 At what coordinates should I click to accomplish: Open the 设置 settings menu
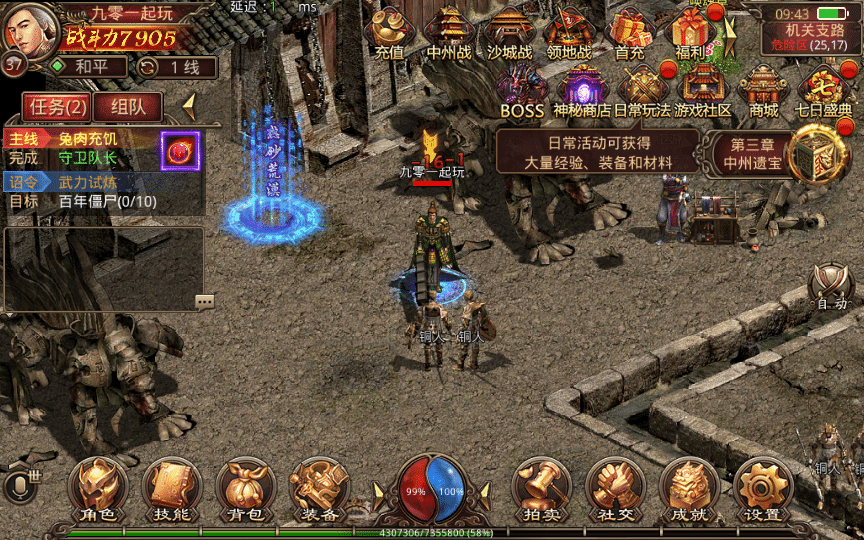tap(762, 491)
